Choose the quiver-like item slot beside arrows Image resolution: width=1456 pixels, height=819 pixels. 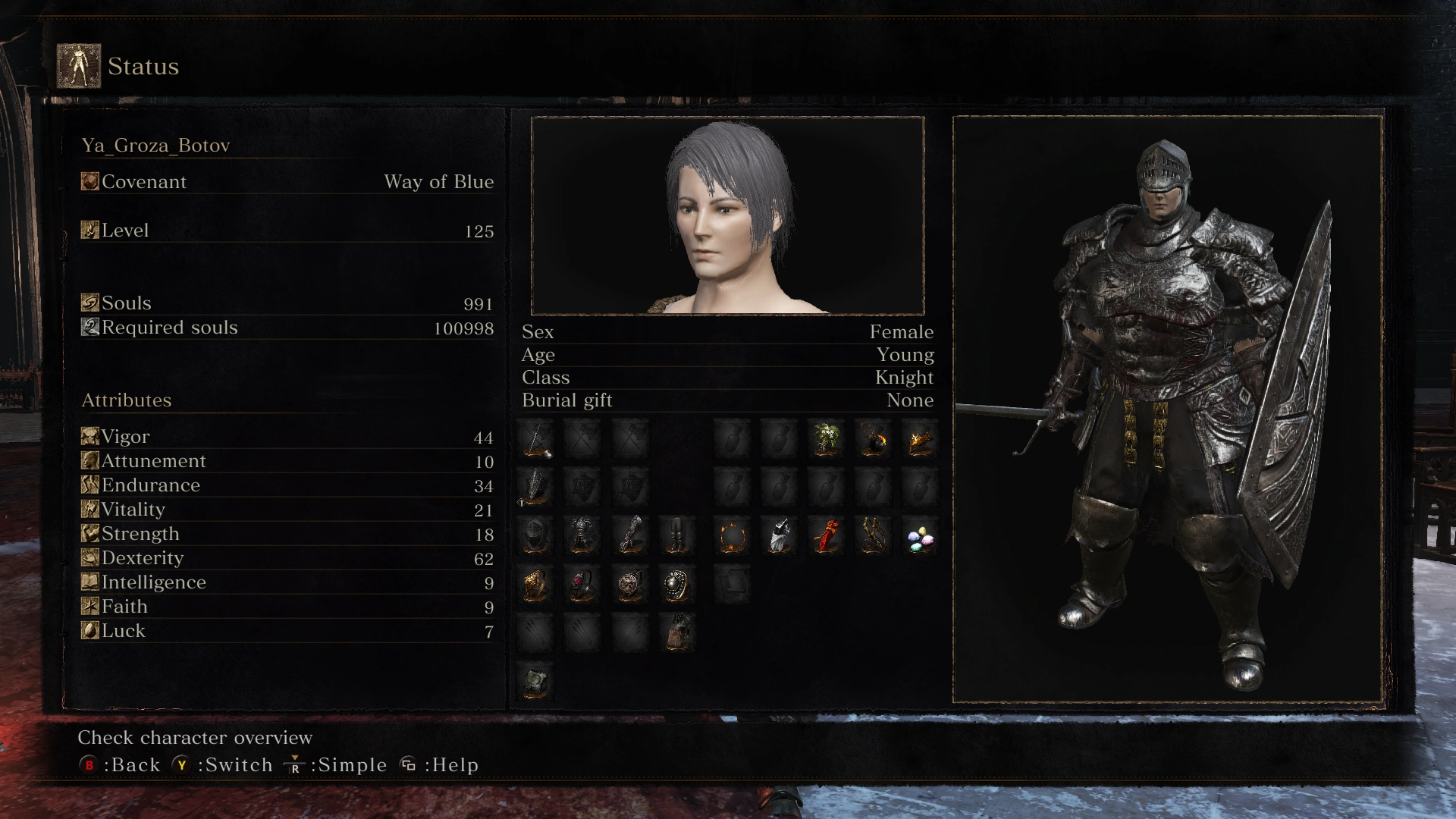pyautogui.click(x=676, y=632)
